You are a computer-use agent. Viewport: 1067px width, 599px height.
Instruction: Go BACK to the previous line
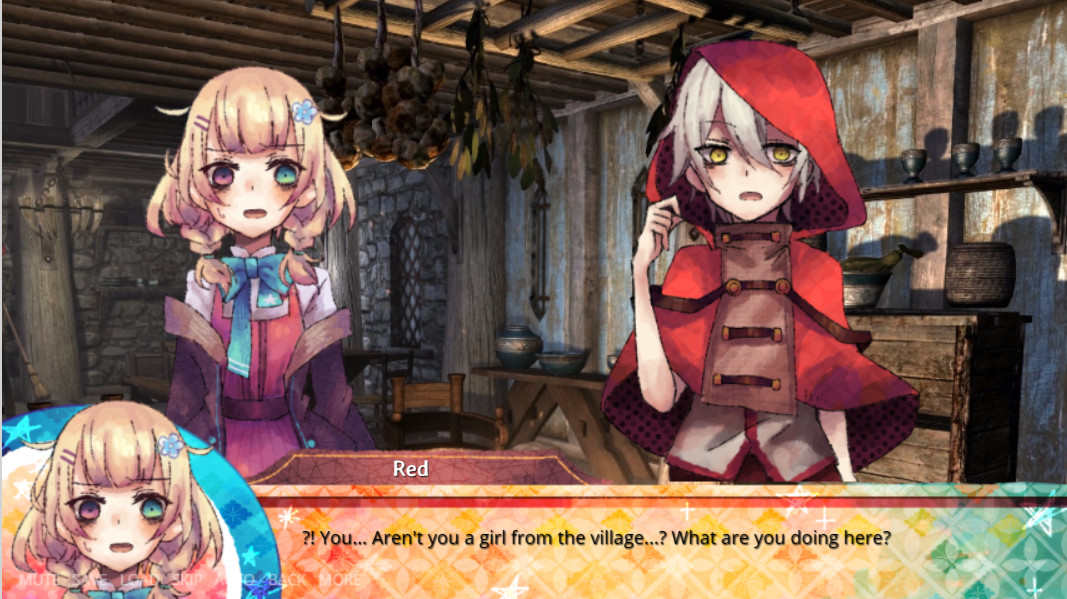click(289, 579)
